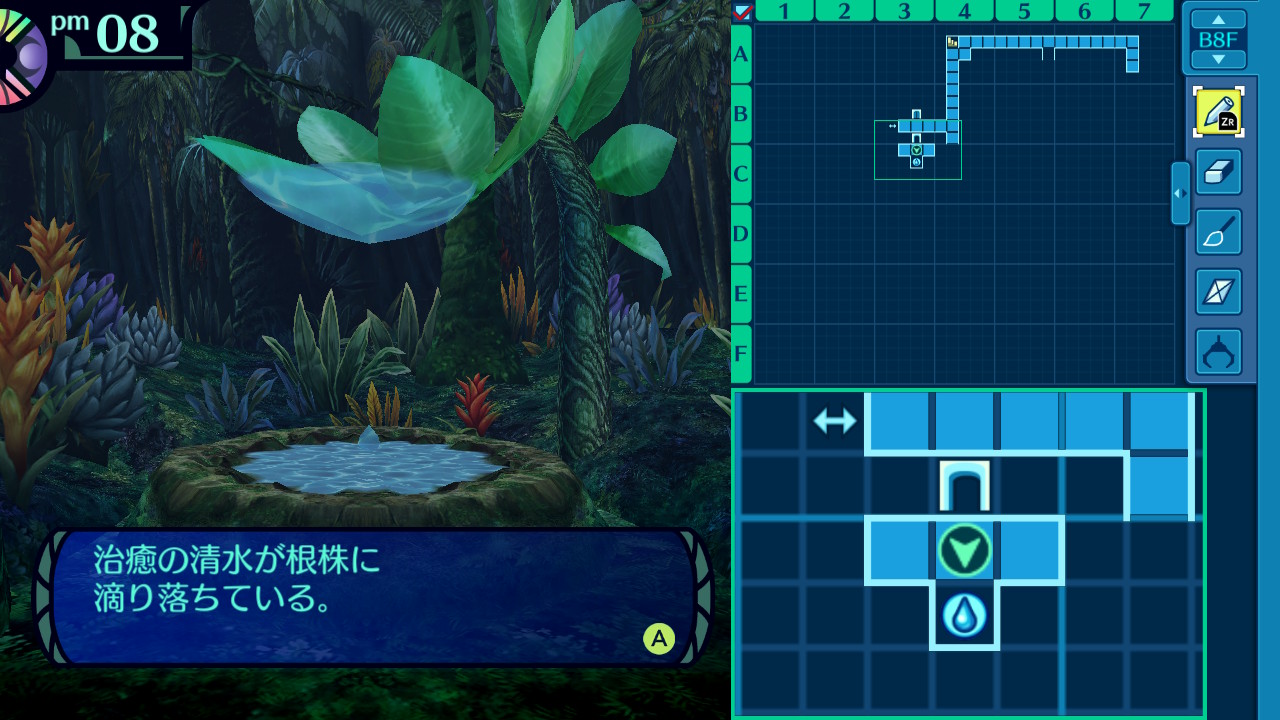Activate the grabber claw tool

tap(1218, 352)
